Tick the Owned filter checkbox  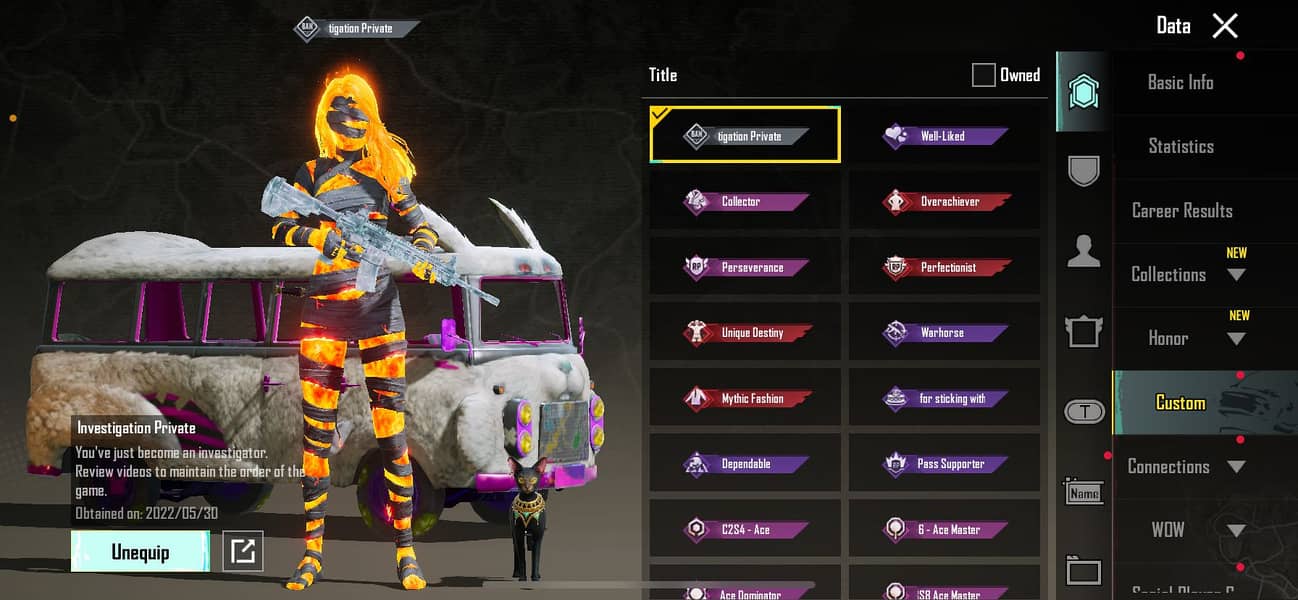984,75
